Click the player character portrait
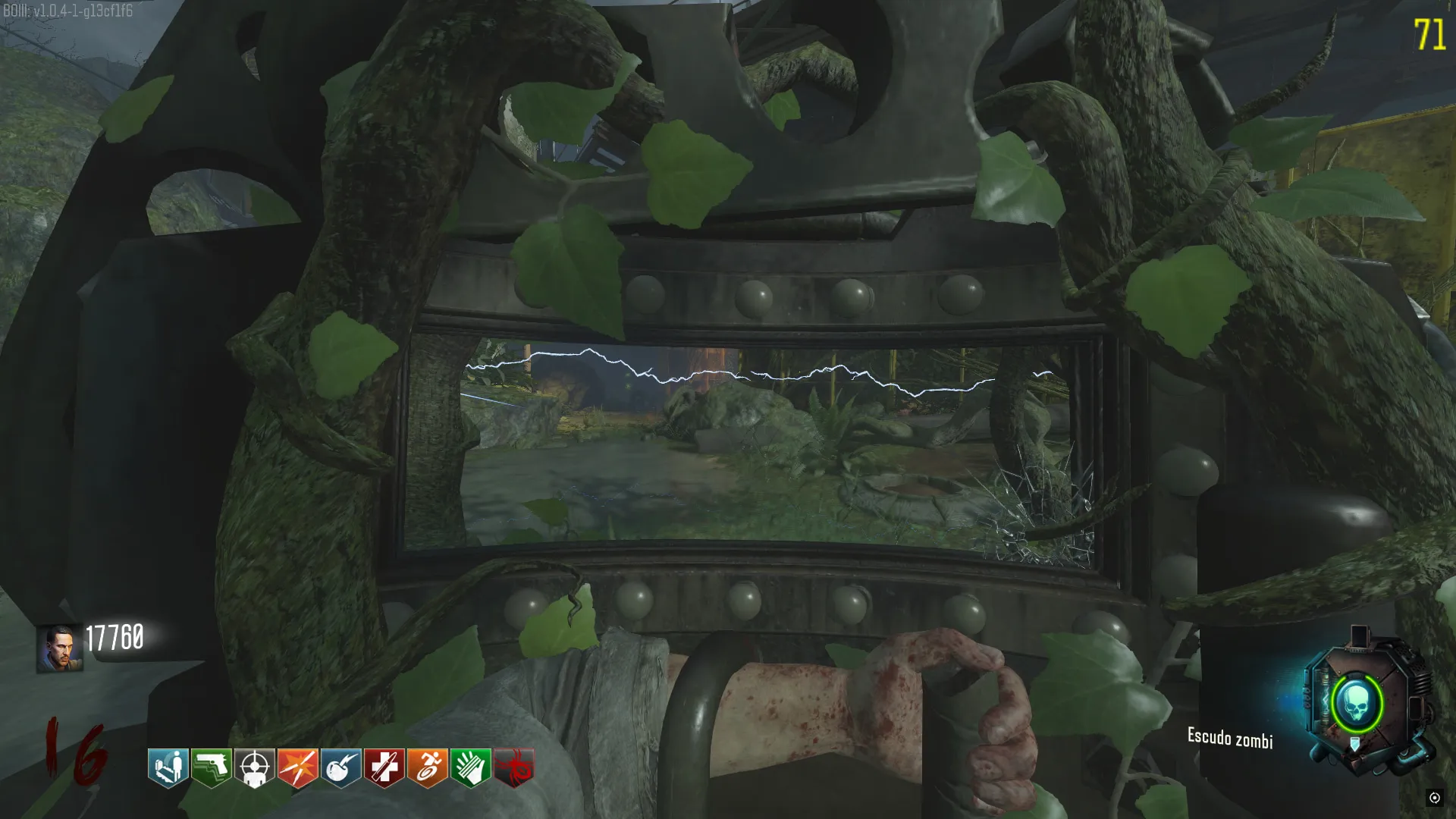The height and width of the screenshot is (819, 1456). [59, 648]
